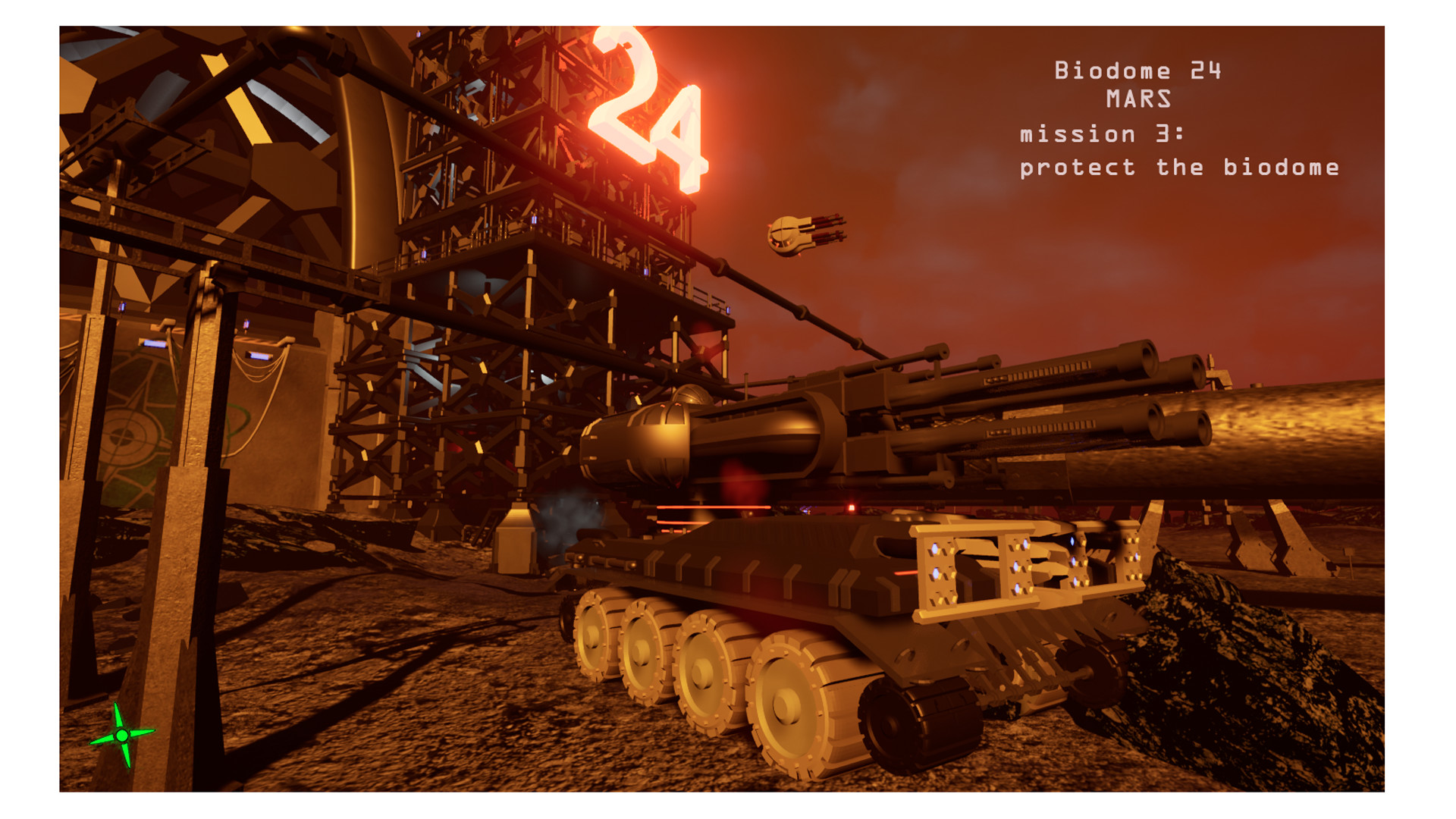Click the protect the biodome objective line
The height and width of the screenshot is (819, 1456).
pos(1180,167)
